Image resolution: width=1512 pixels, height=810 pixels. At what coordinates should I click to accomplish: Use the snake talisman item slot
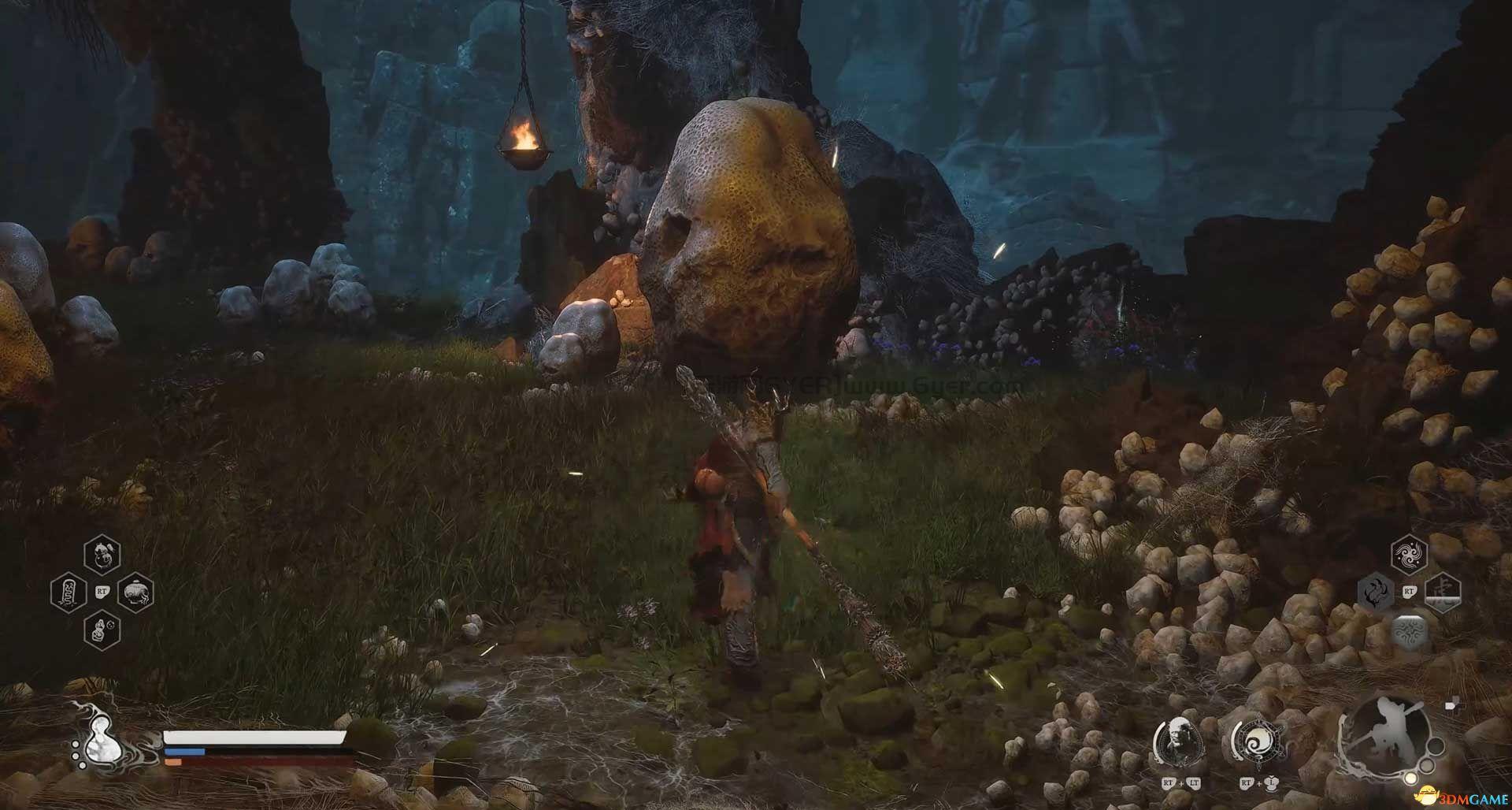(68, 591)
